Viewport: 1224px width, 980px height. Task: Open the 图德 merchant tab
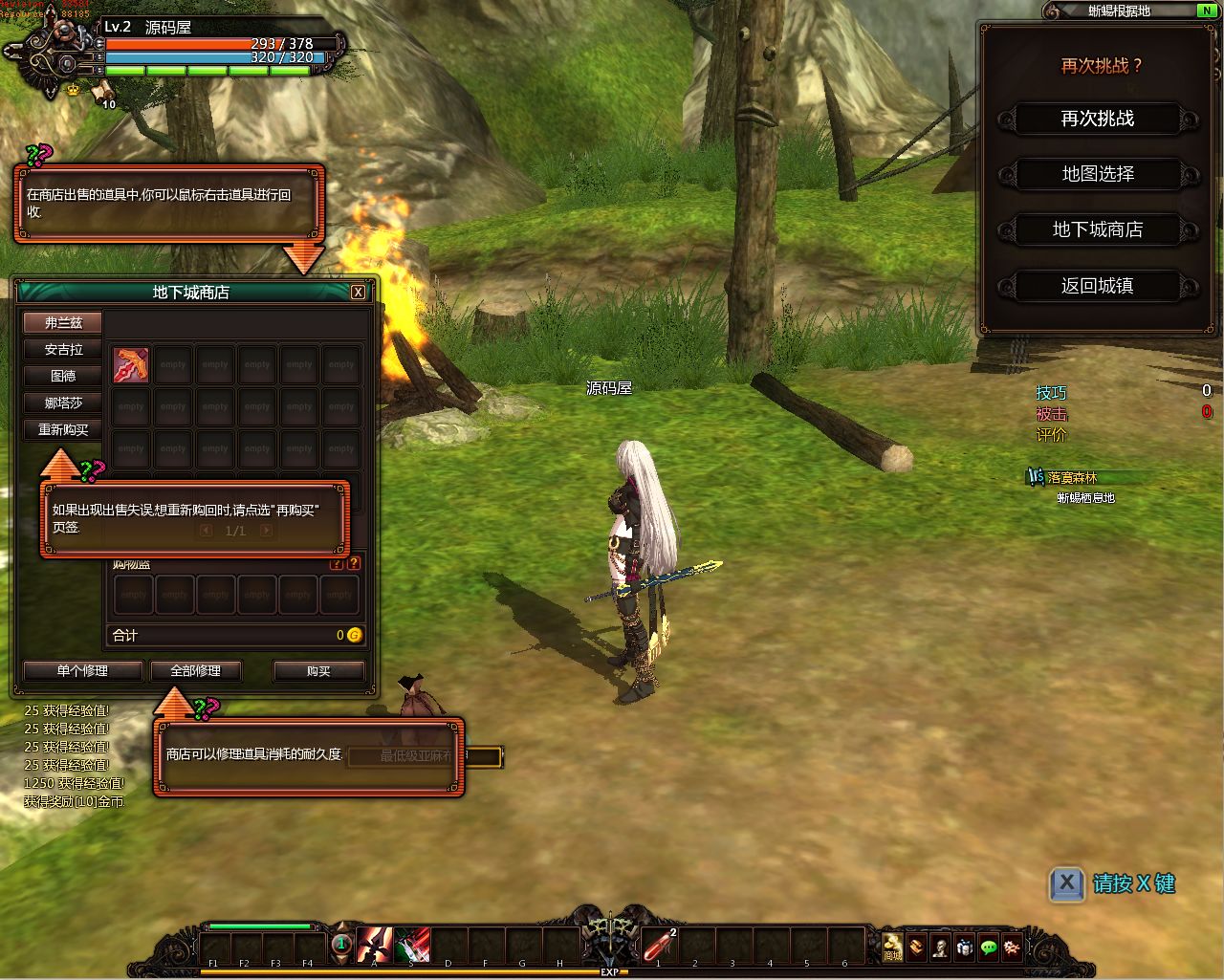pos(63,377)
